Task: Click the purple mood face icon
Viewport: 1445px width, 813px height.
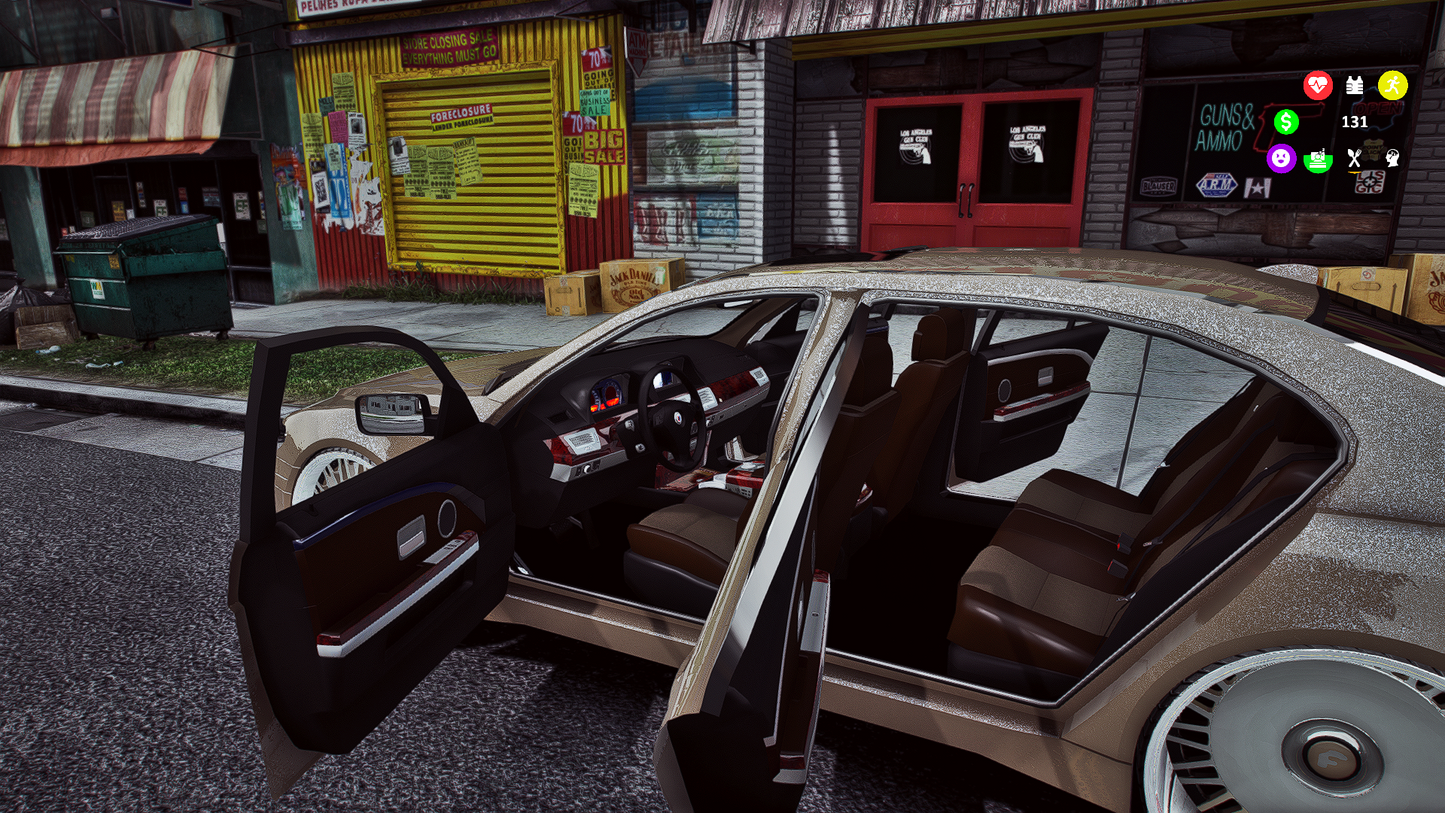Action: (x=1281, y=157)
